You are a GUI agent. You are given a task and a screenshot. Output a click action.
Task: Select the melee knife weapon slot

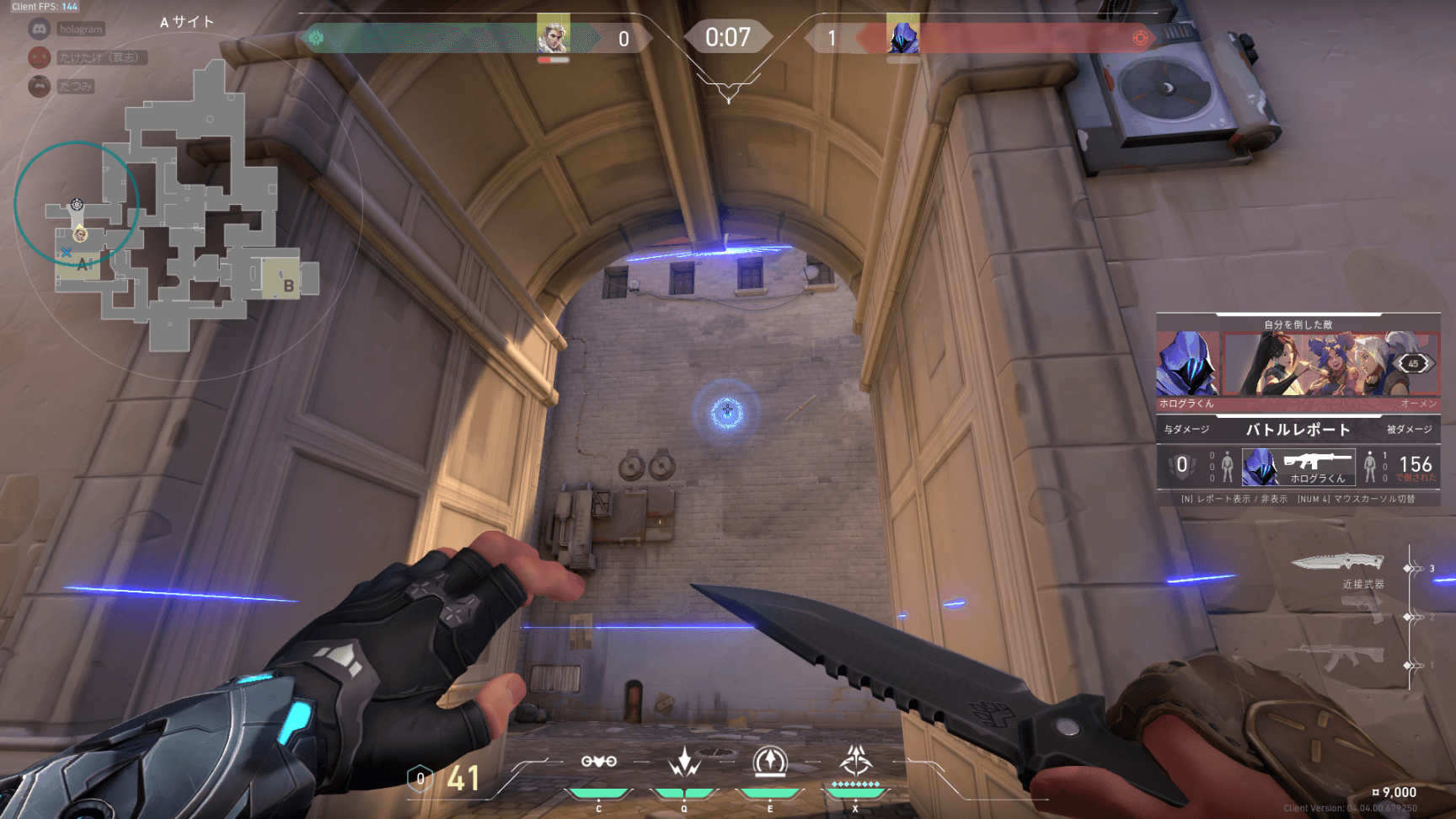[x=1339, y=562]
